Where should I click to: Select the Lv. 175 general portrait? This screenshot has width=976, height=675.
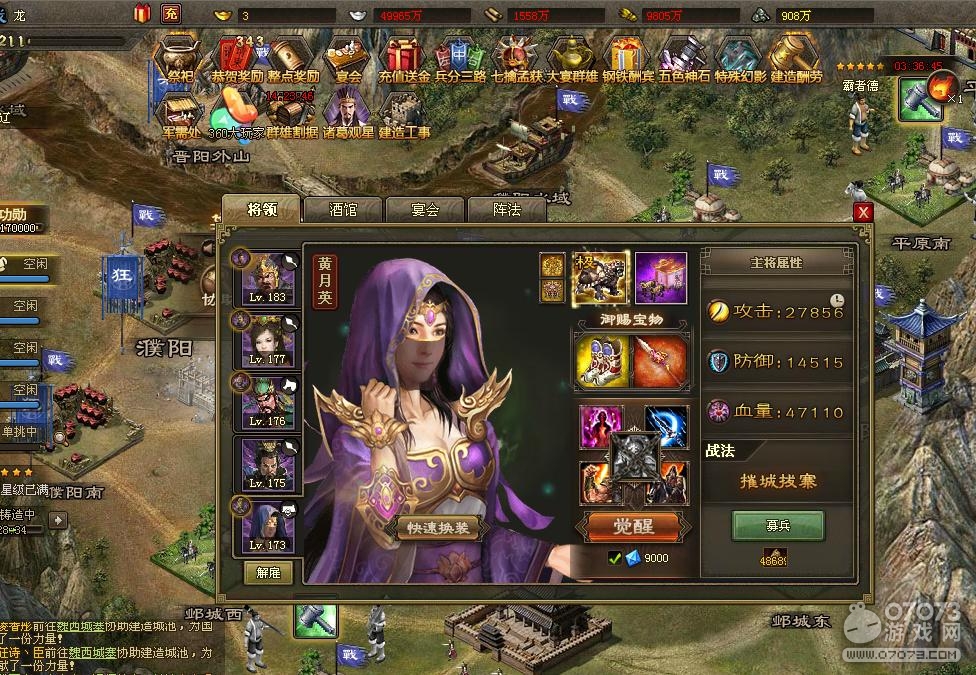tap(267, 463)
